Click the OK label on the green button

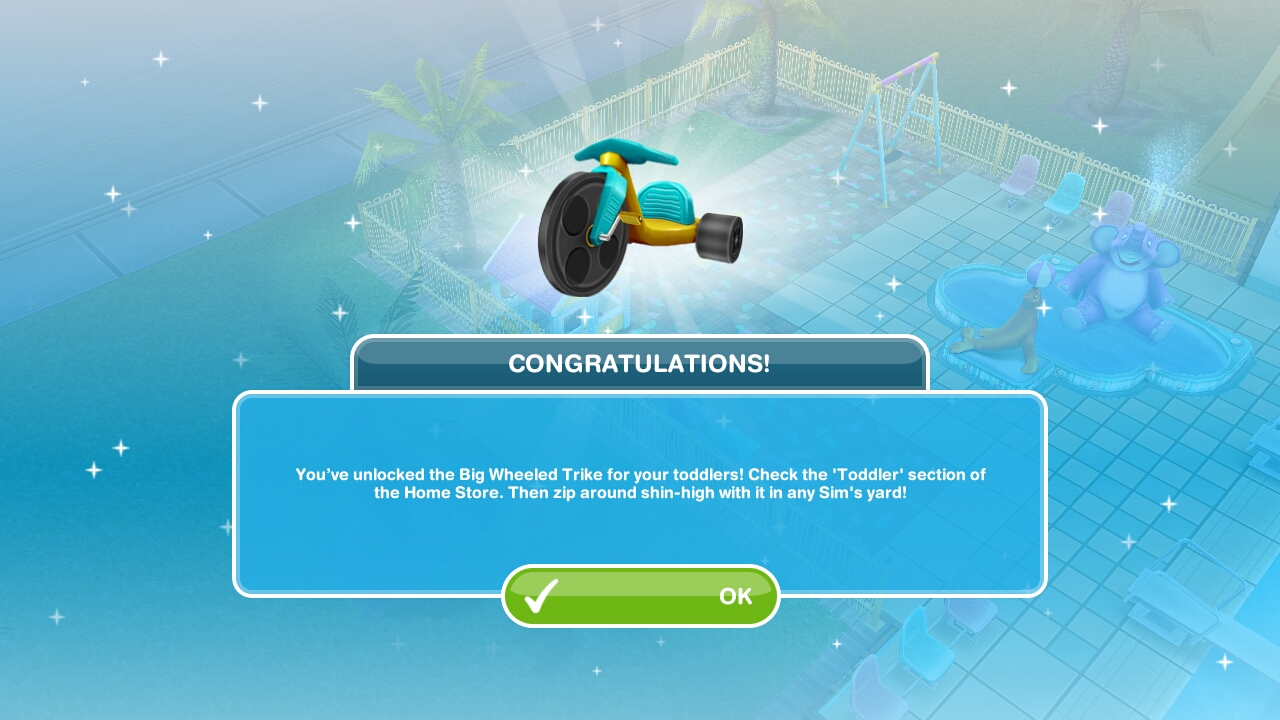click(735, 597)
